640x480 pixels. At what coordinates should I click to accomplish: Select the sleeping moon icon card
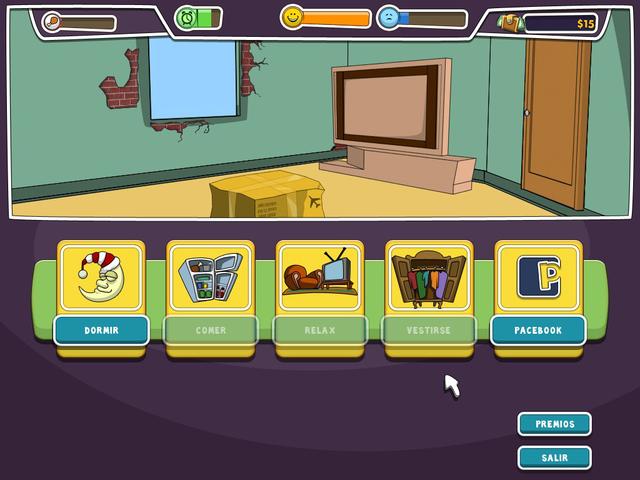click(100, 276)
